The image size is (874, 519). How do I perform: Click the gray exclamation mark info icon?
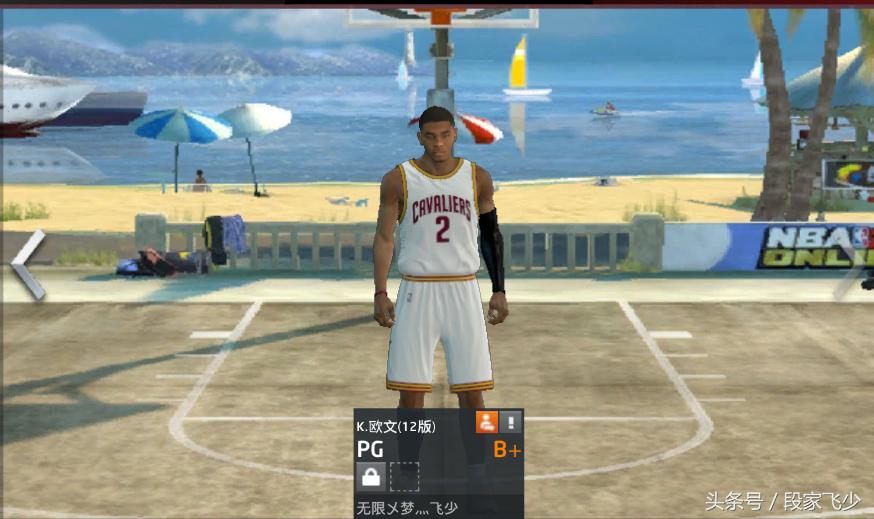pos(510,422)
